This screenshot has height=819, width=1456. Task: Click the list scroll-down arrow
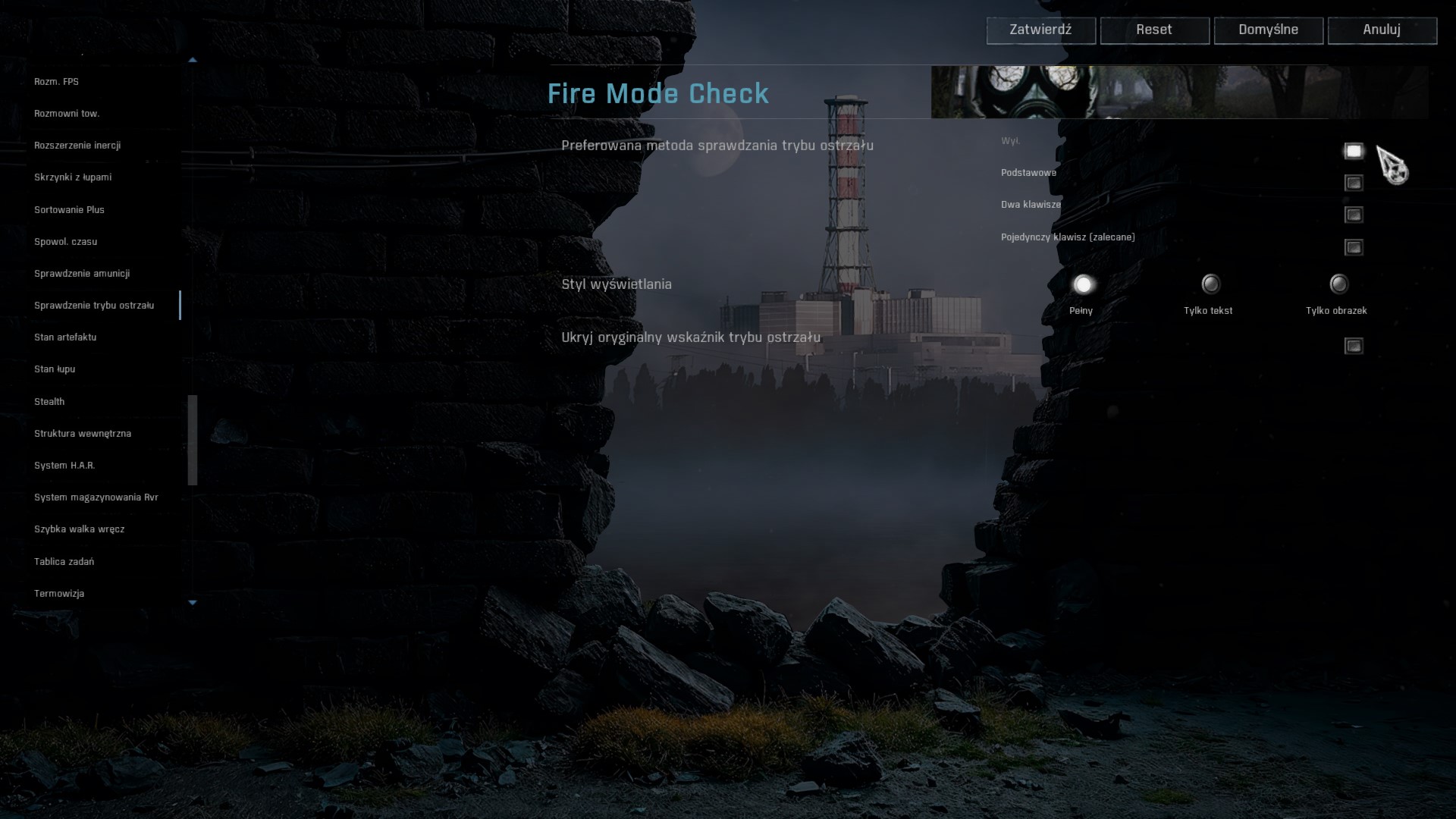193,603
